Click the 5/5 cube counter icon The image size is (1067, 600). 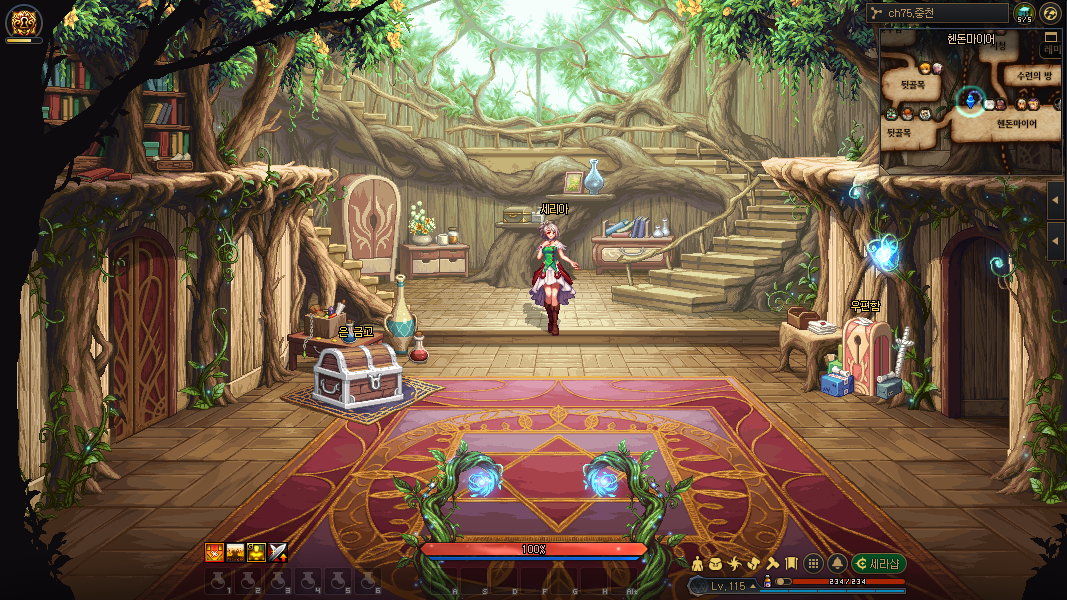click(x=1024, y=13)
